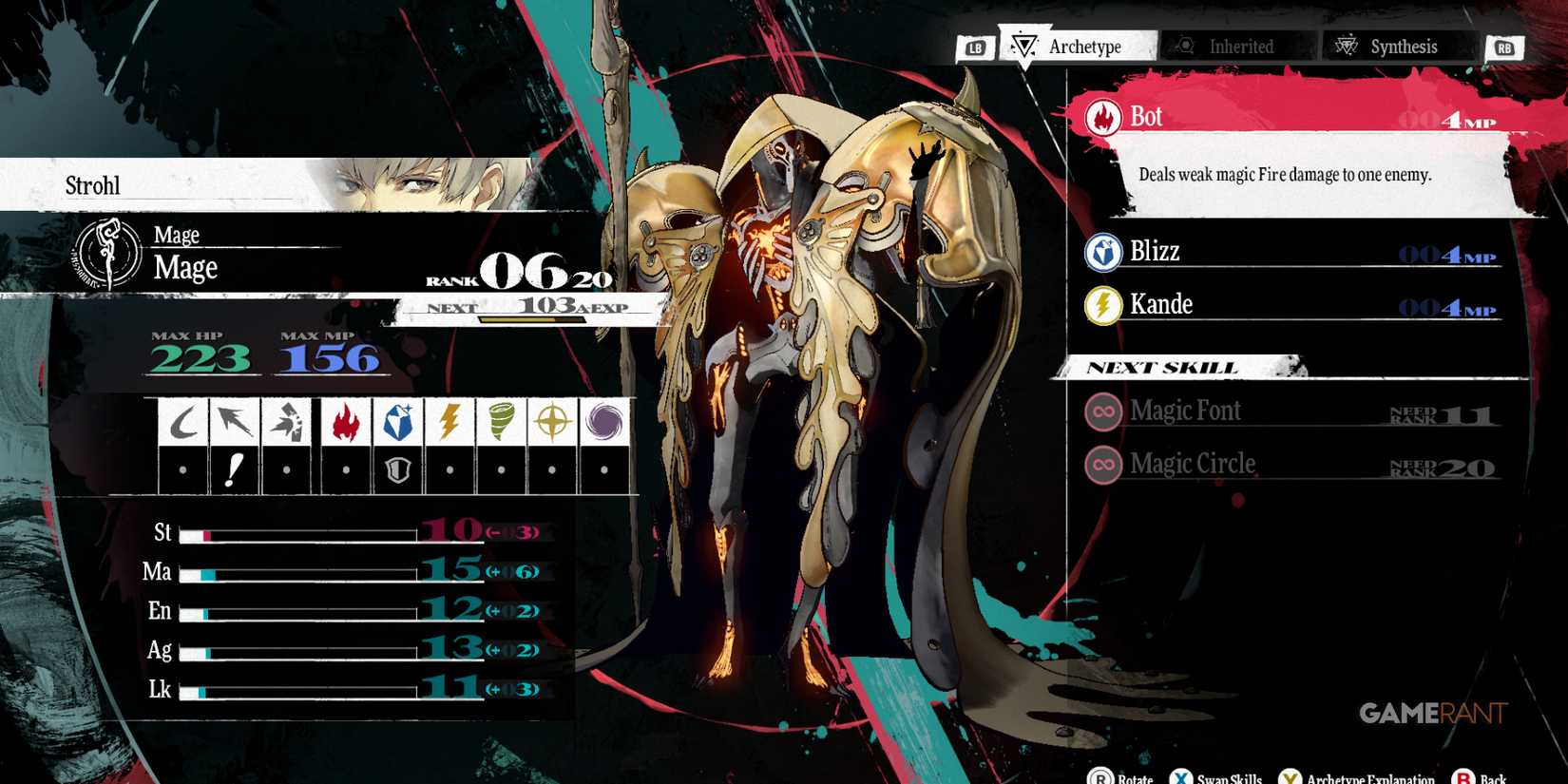Click the lightning icon beside Kande skill
The width and height of the screenshot is (1568, 784).
click(x=1102, y=304)
